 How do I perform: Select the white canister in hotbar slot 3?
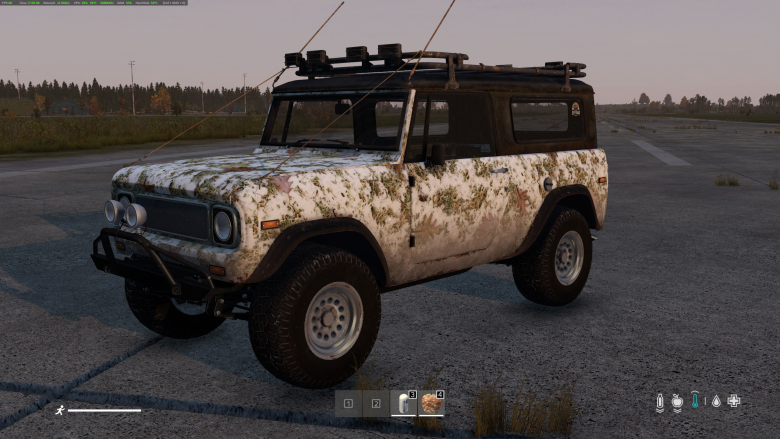[403, 403]
